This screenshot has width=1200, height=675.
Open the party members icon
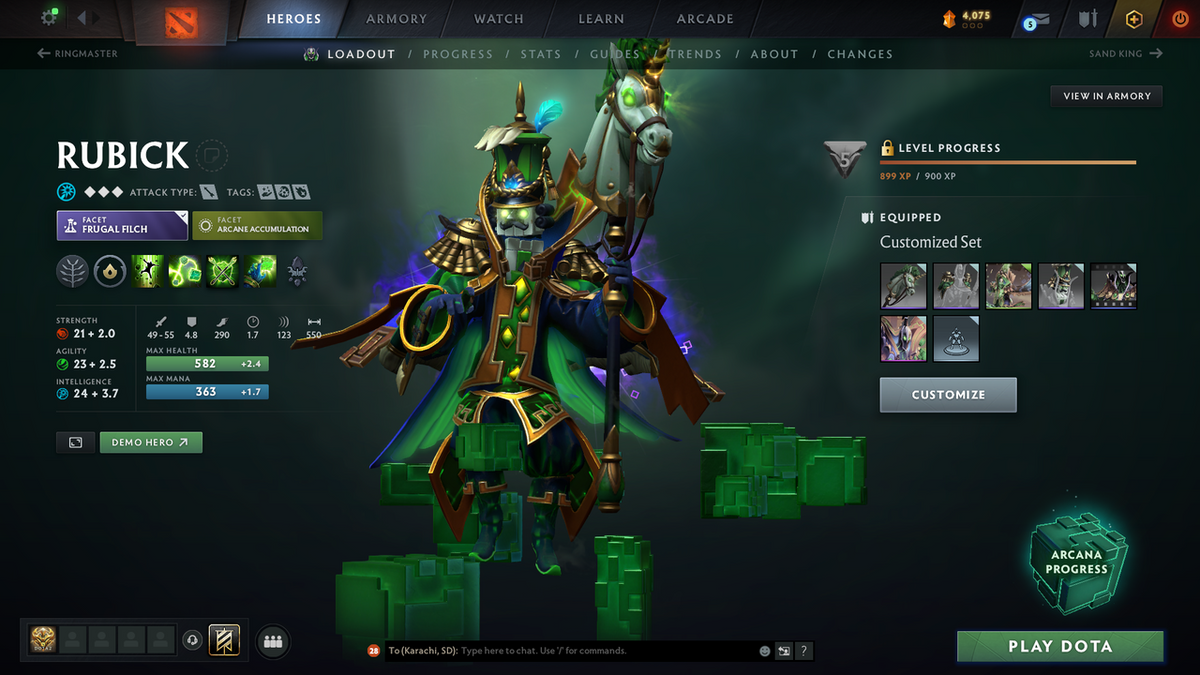(273, 641)
